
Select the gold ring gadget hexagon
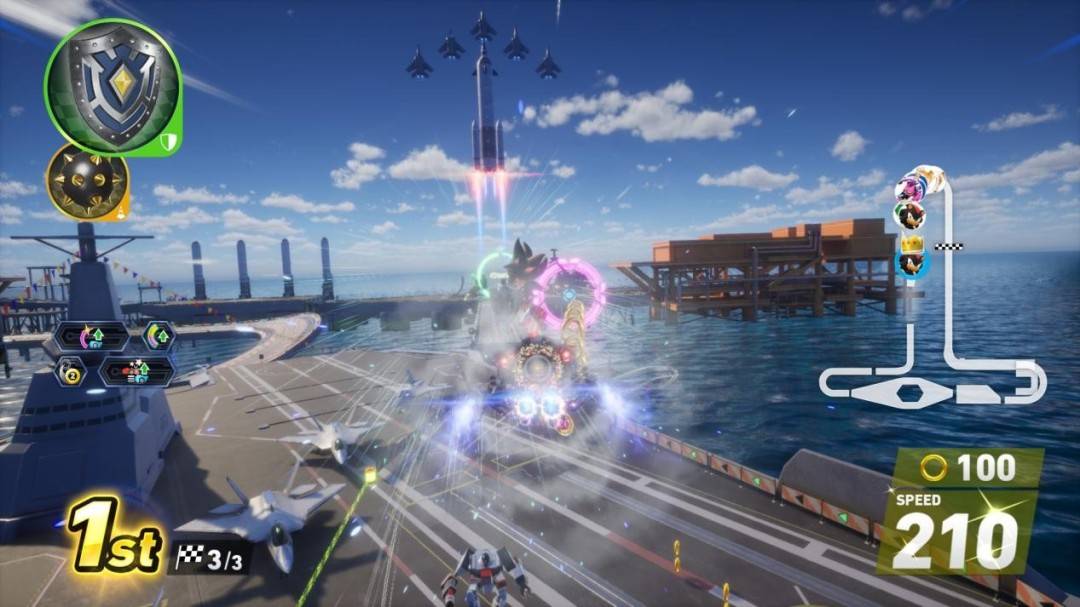(x=72, y=373)
